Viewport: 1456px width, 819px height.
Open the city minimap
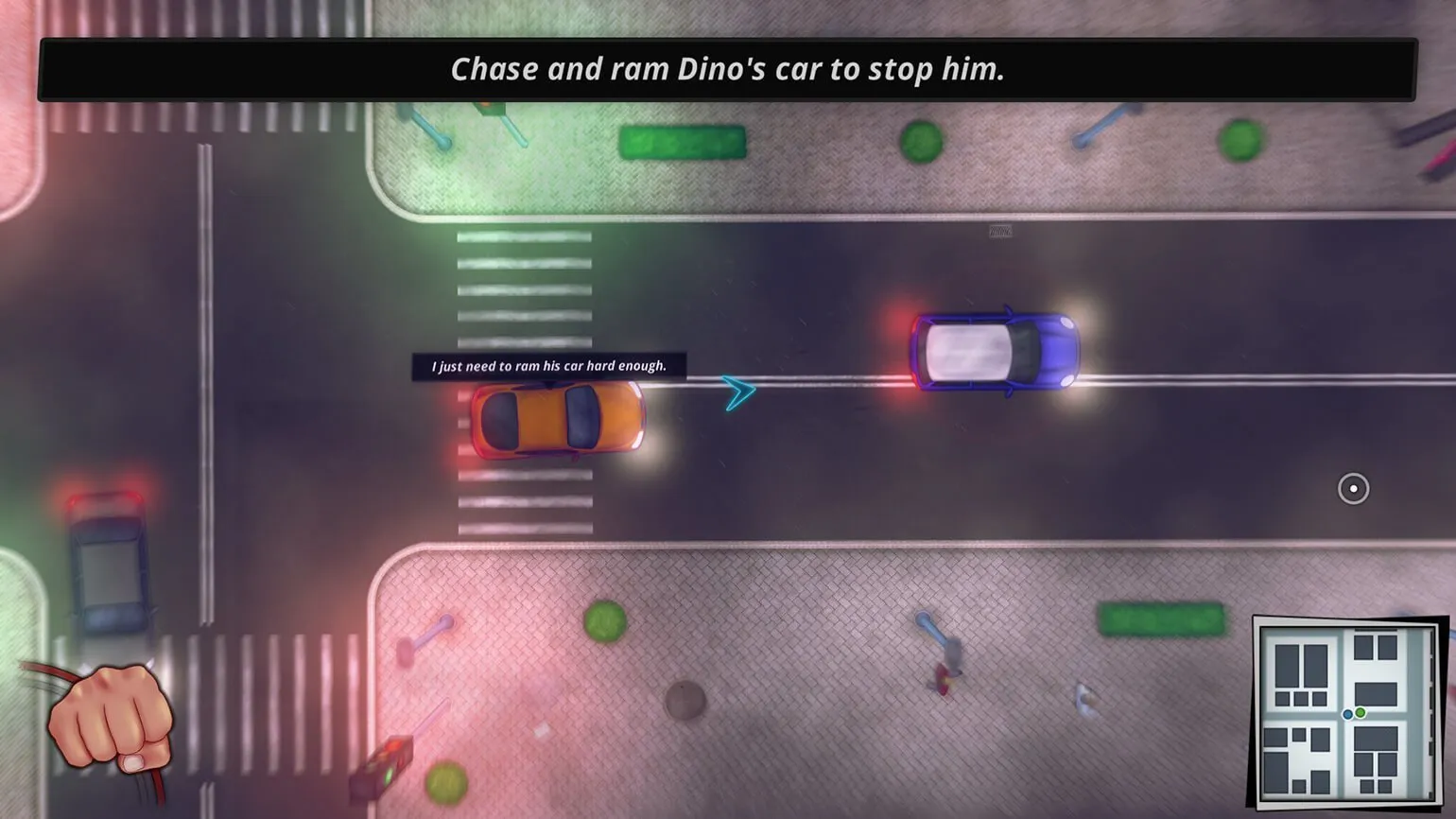pyautogui.click(x=1347, y=711)
